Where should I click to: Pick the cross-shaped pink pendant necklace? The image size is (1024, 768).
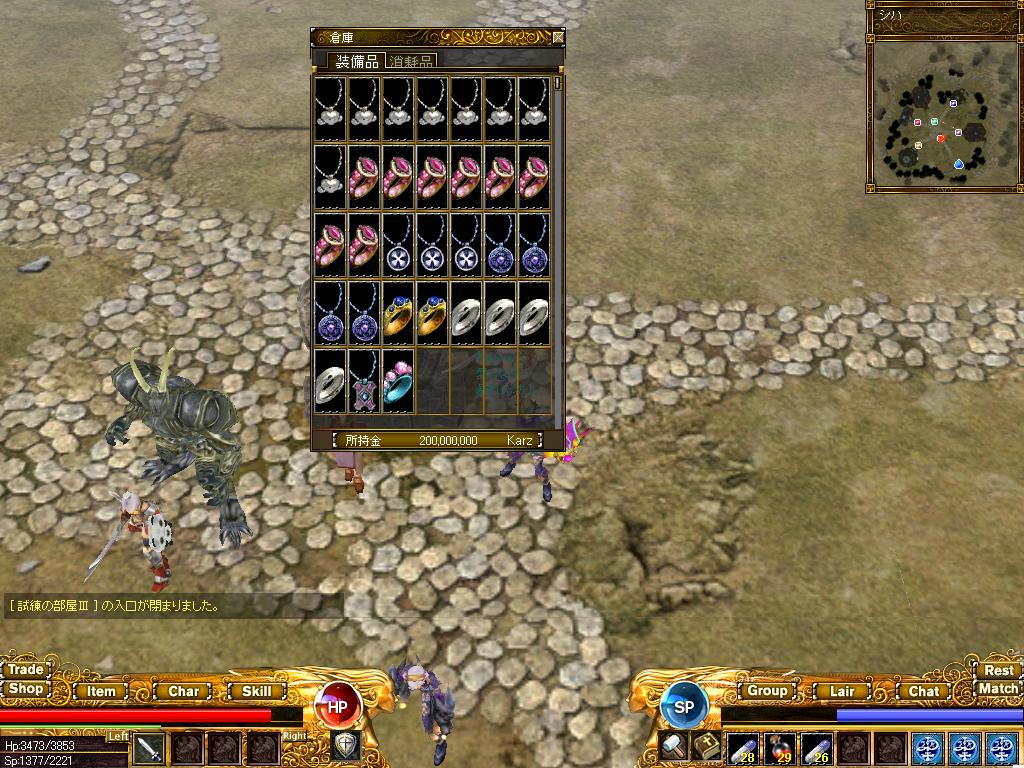coord(365,381)
